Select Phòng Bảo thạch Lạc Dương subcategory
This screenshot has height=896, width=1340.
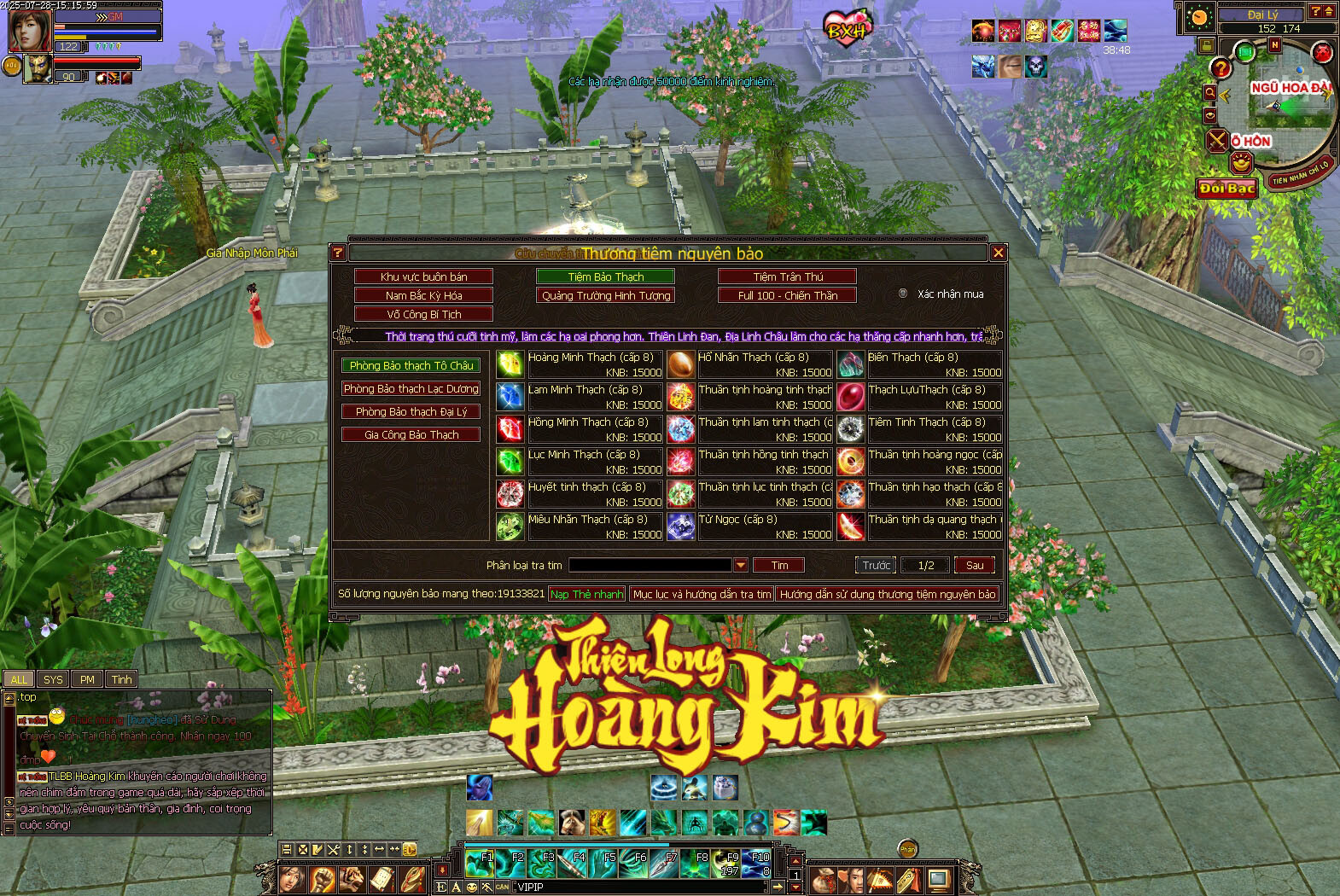pos(411,388)
